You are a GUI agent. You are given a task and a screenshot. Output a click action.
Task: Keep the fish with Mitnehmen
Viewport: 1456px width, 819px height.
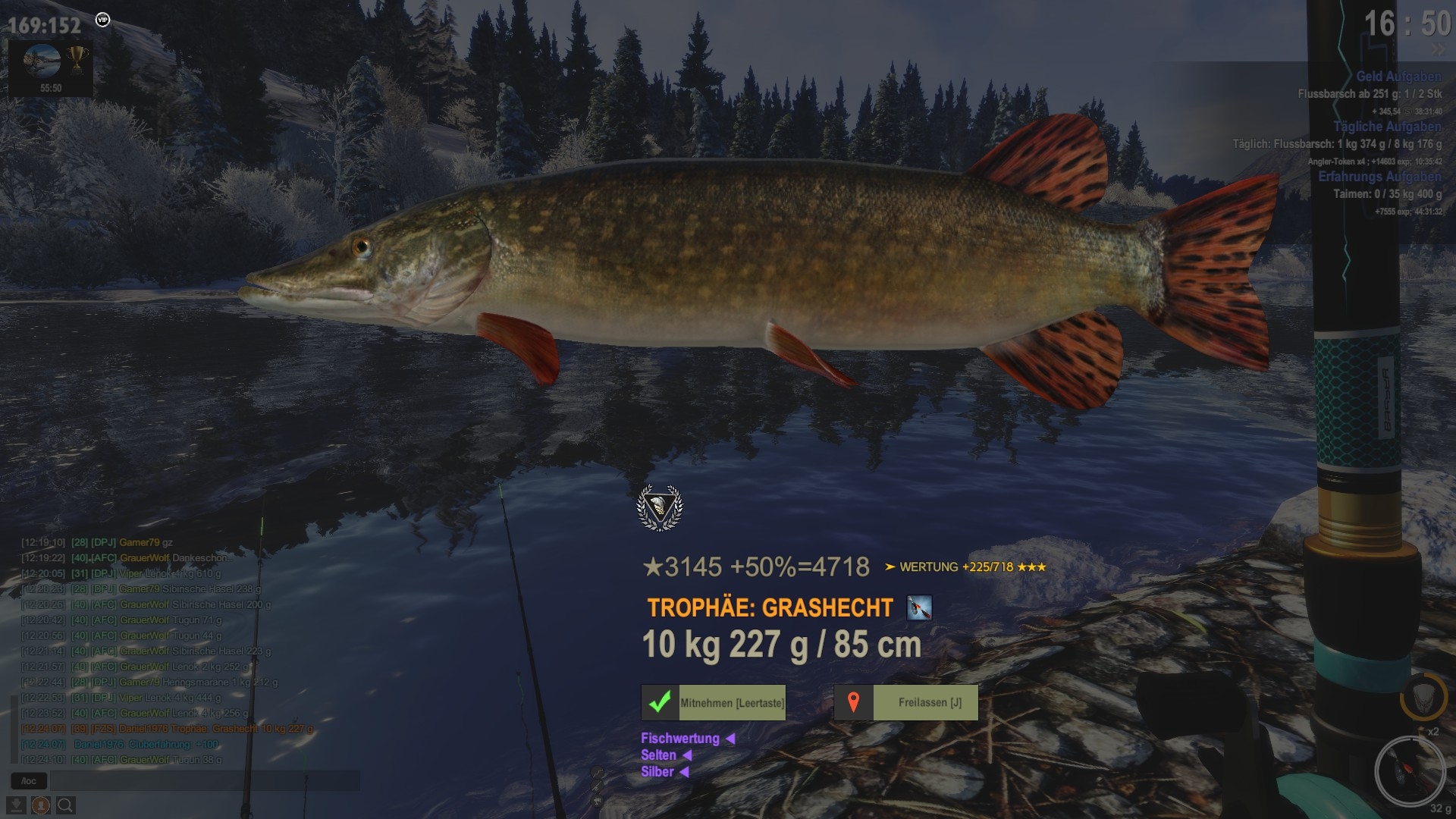714,702
